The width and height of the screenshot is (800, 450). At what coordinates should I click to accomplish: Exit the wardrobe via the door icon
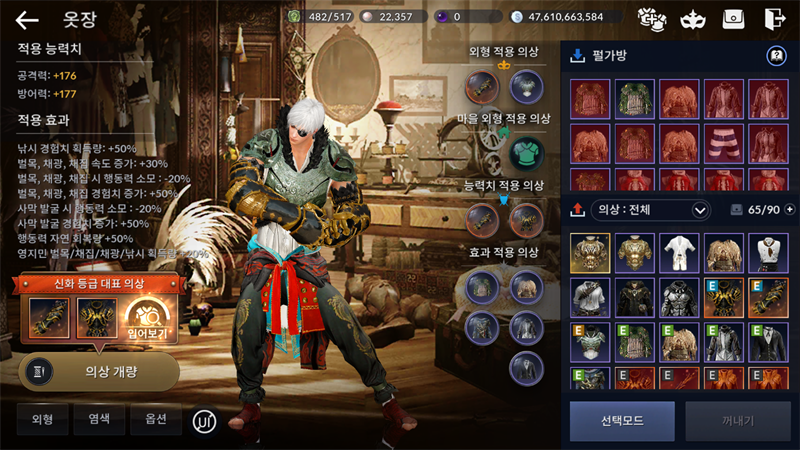[x=773, y=19]
